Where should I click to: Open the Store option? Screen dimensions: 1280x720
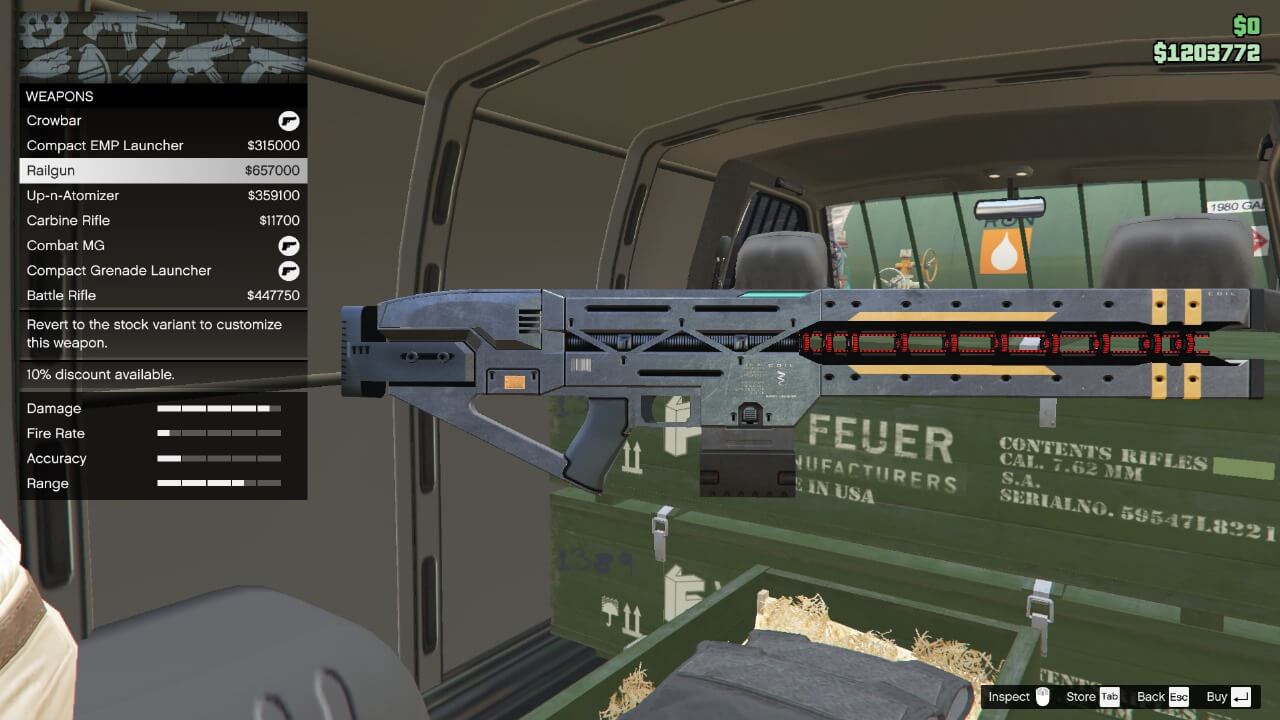[1082, 697]
